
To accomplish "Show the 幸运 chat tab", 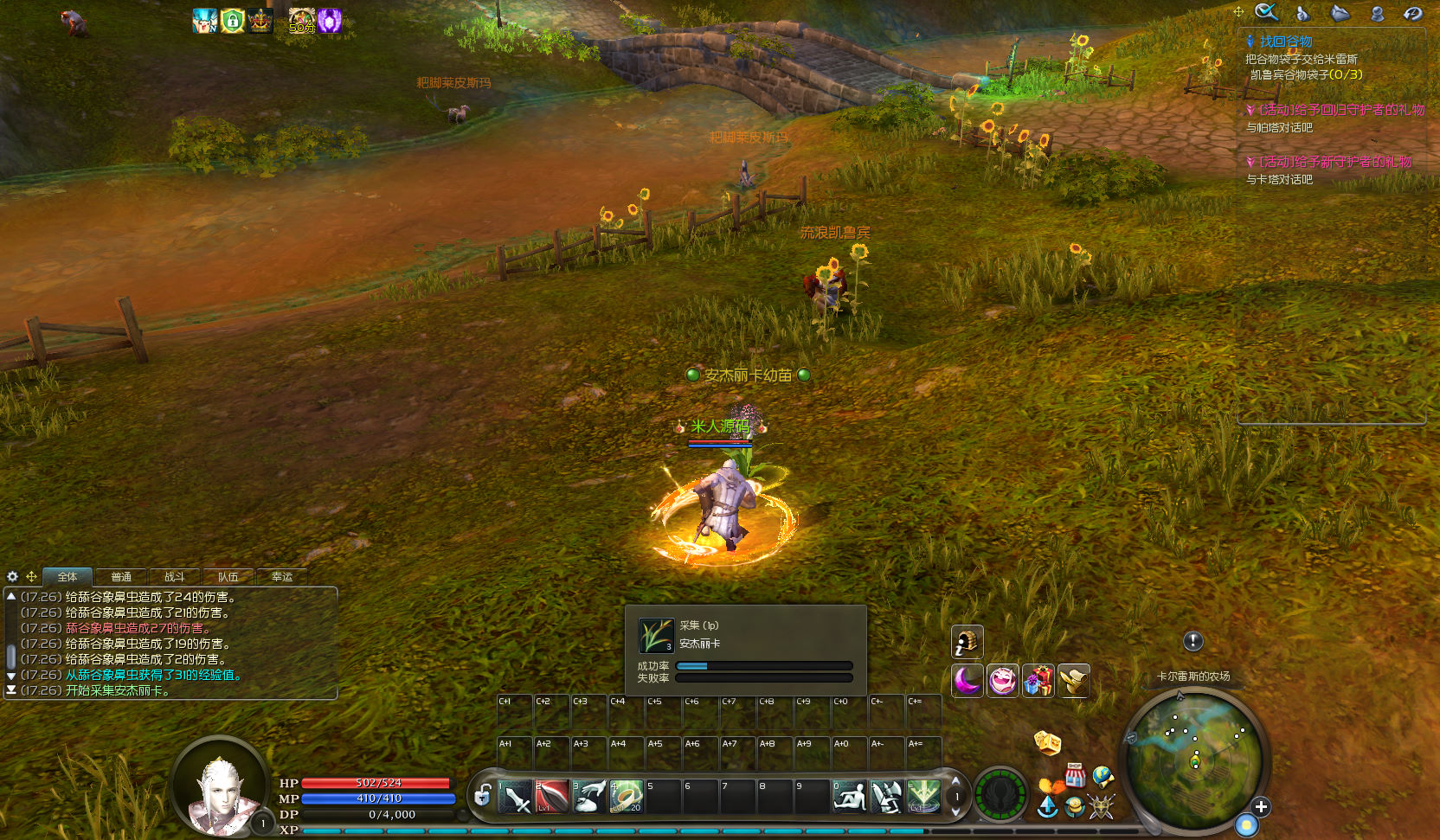I will tap(282, 577).
